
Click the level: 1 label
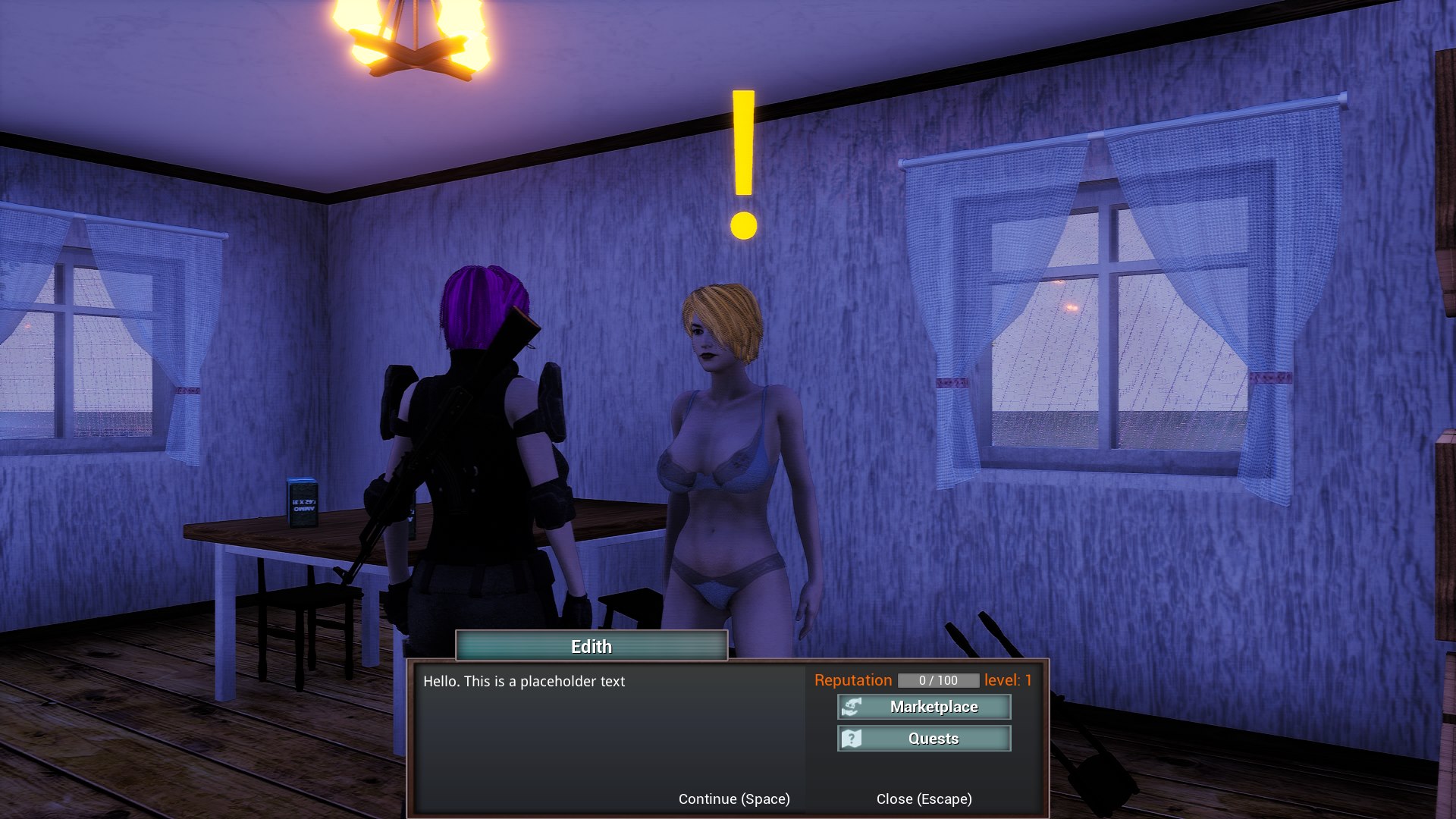click(x=1009, y=680)
